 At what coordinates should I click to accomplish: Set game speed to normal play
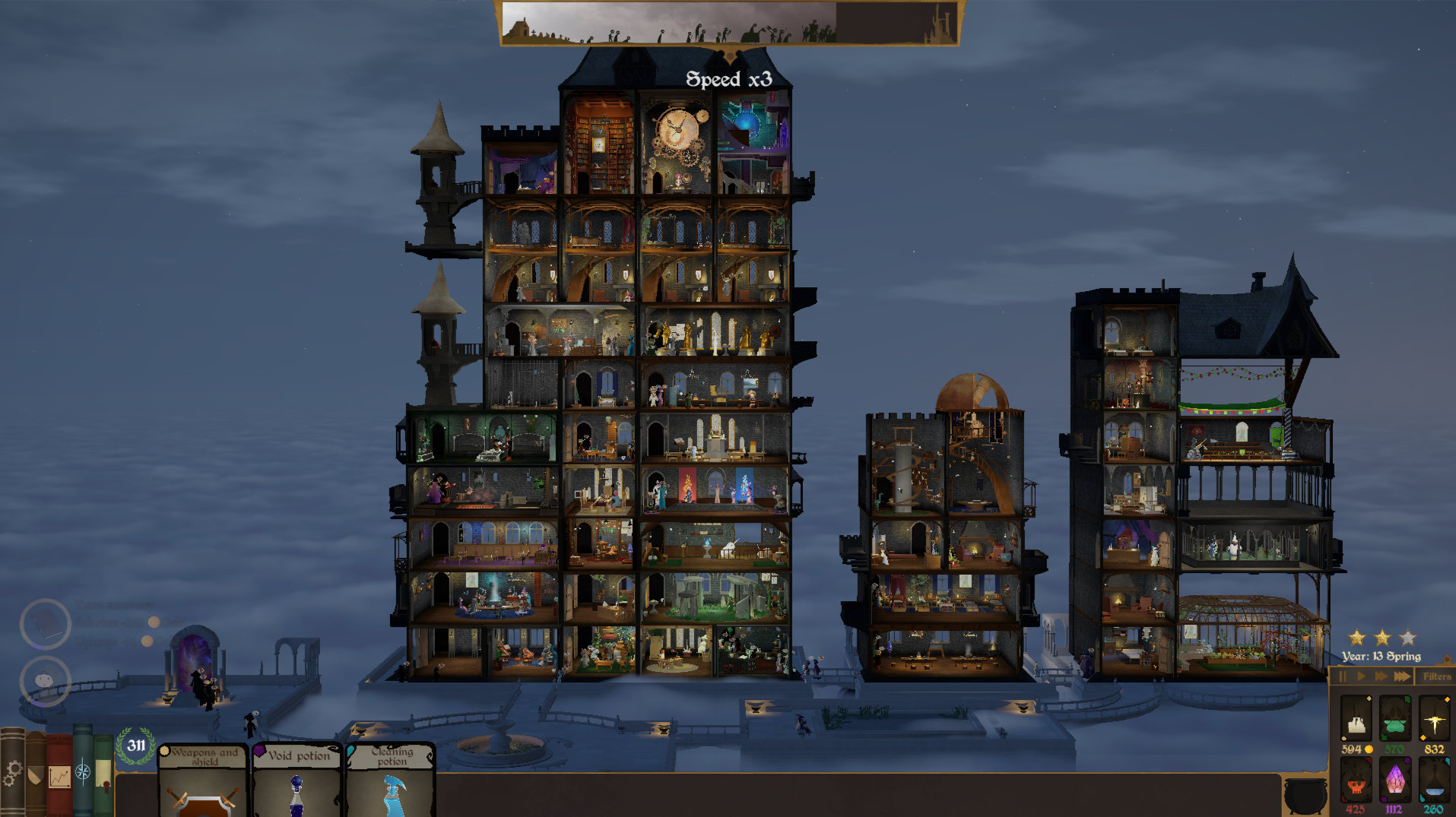1361,676
